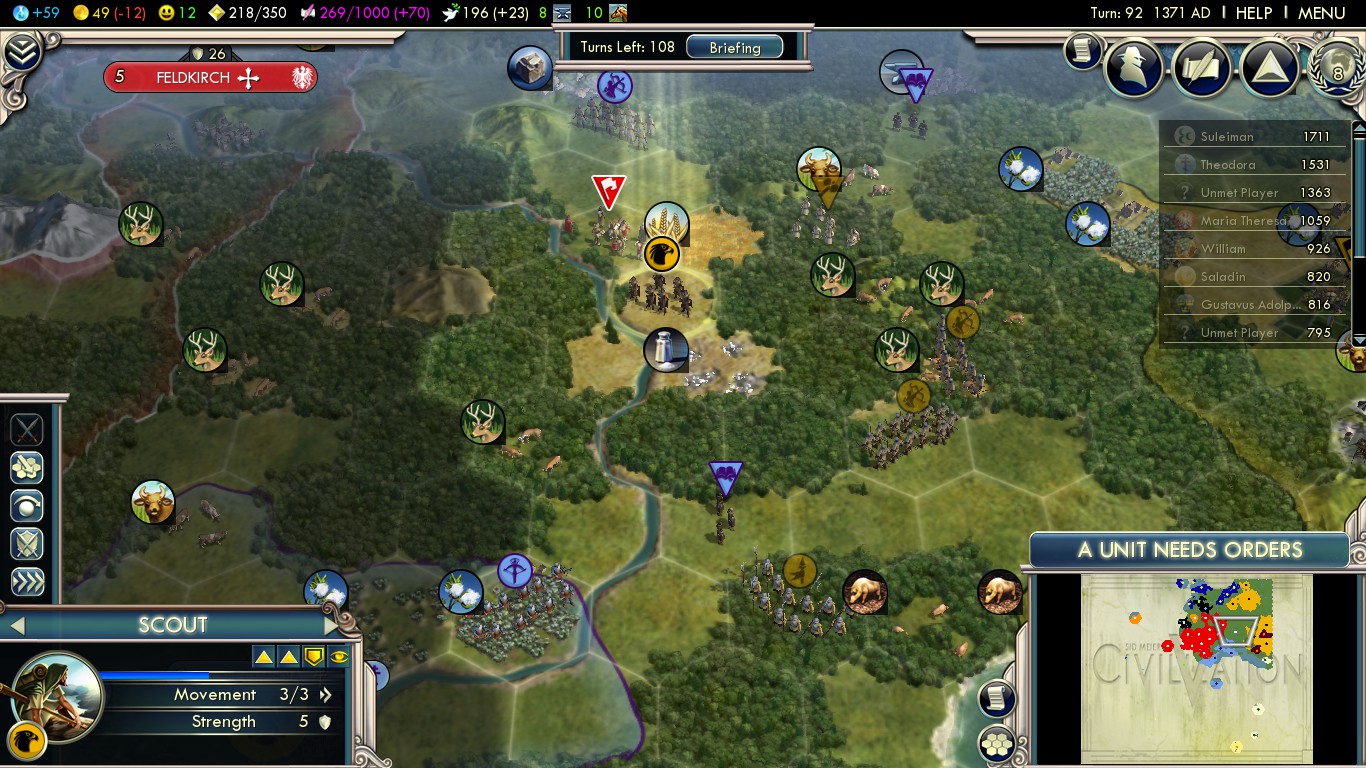Open the MENU in the top bar
The width and height of the screenshot is (1366, 768).
pyautogui.click(x=1321, y=13)
